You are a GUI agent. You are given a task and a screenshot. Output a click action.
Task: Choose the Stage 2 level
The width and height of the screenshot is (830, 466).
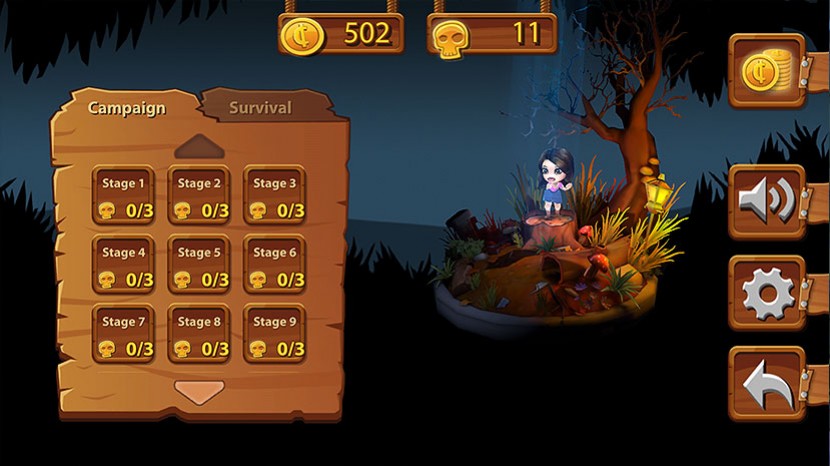tap(199, 195)
